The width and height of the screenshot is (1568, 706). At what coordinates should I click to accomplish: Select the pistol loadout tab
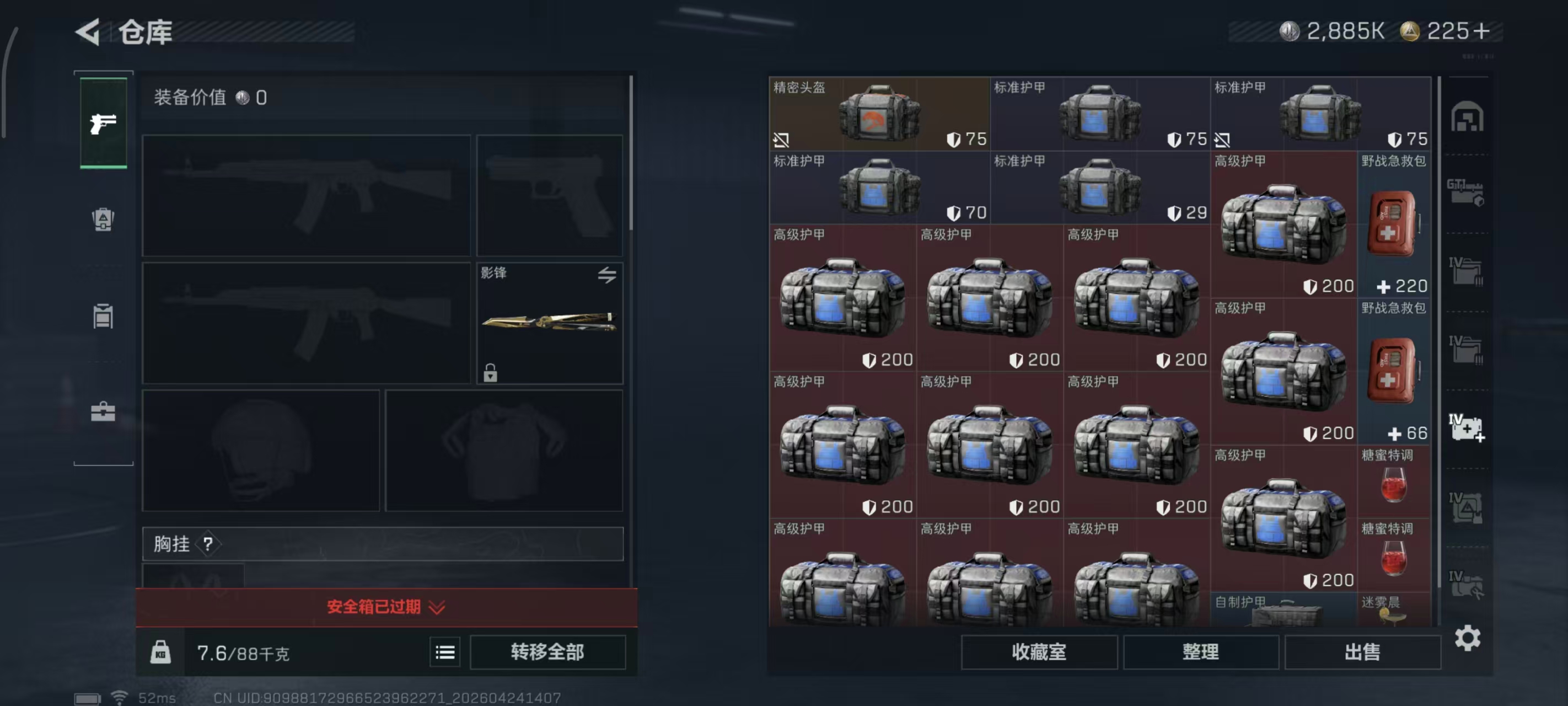[104, 124]
